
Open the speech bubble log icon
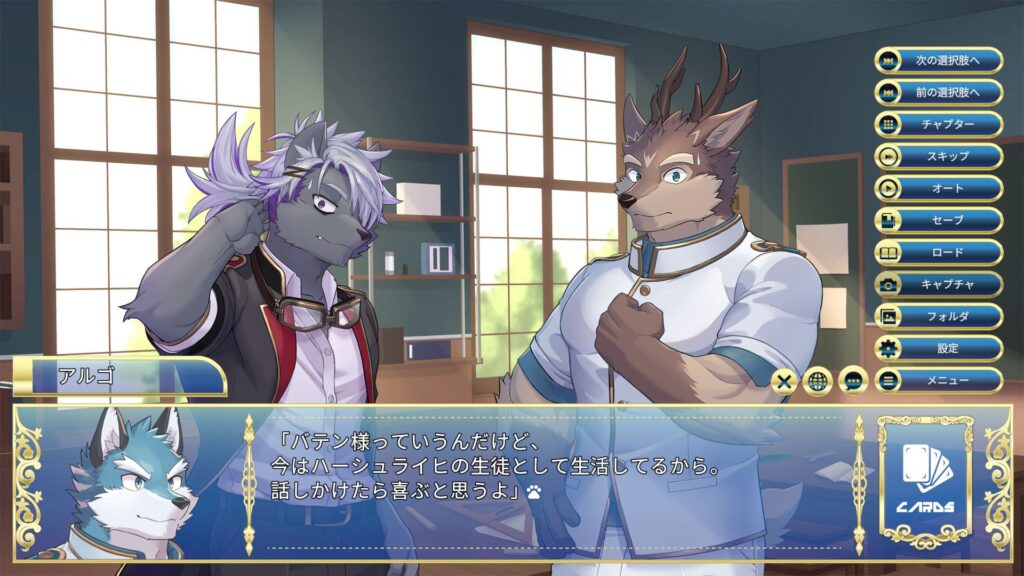(x=853, y=381)
